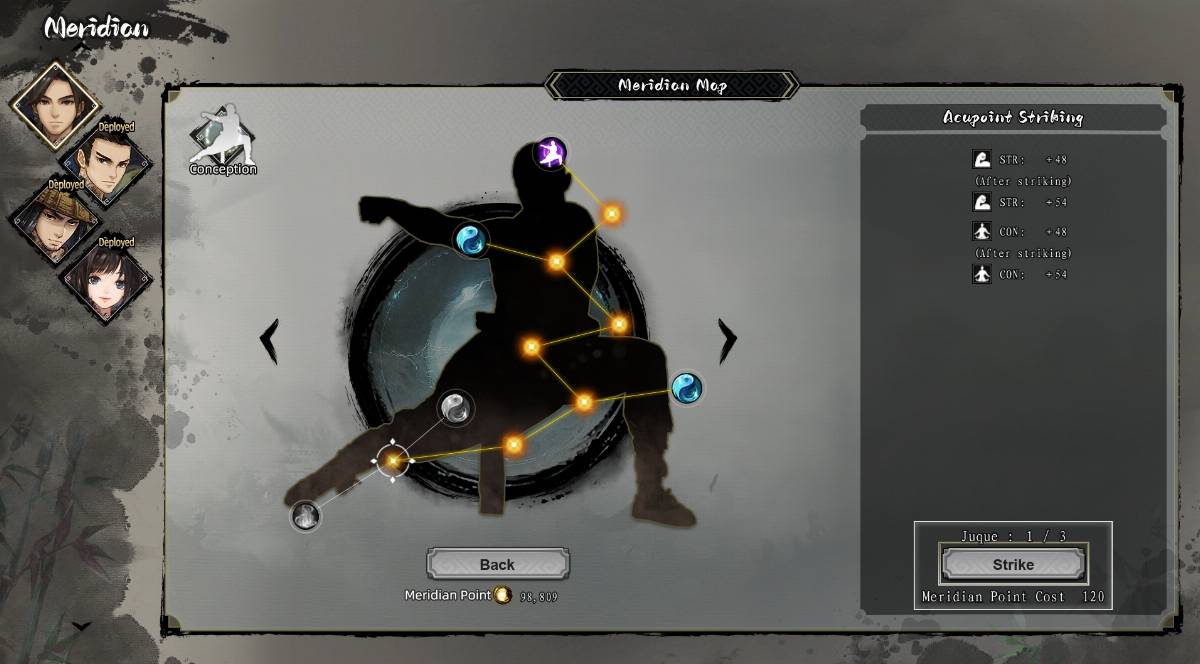
Task: Strike the selected acupoint
Action: coord(1012,564)
